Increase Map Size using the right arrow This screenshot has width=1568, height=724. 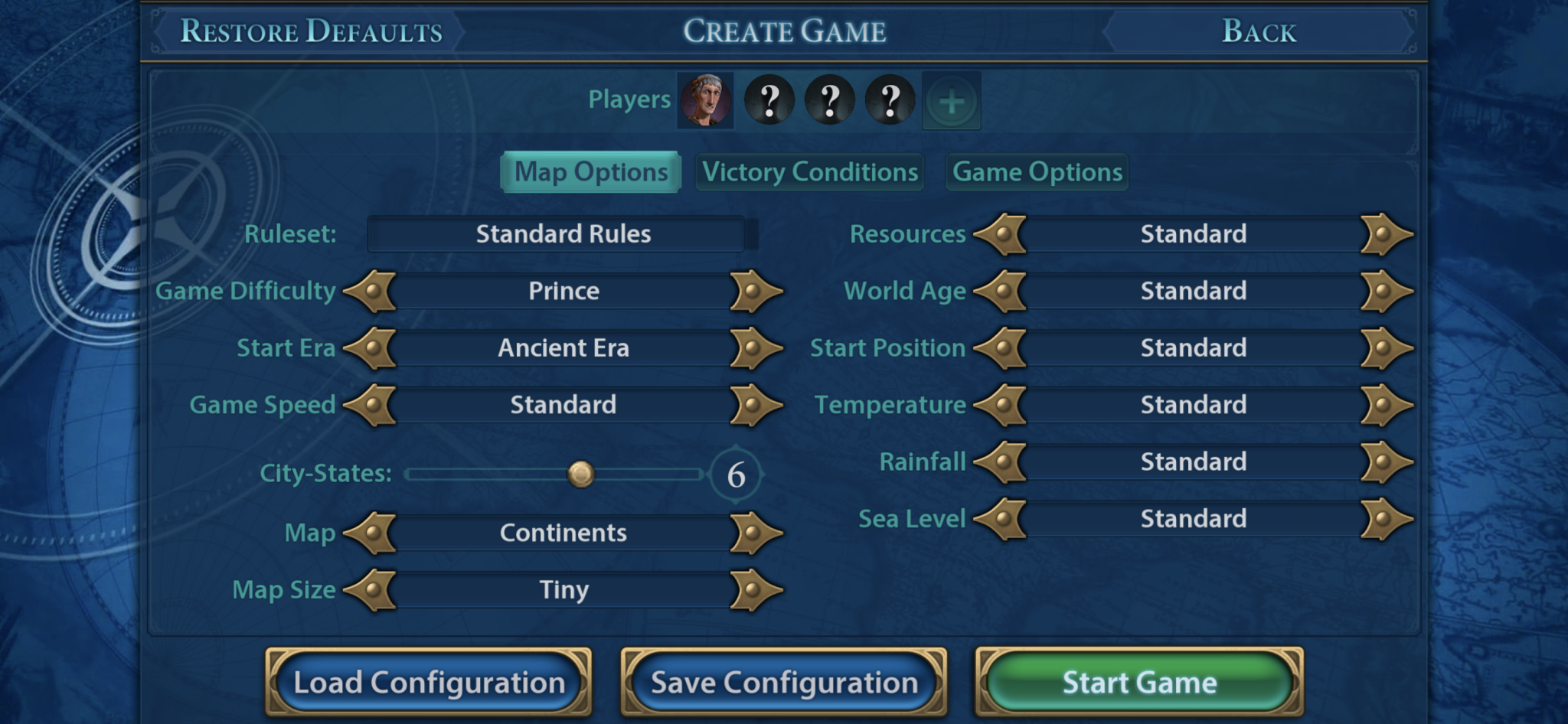(754, 589)
